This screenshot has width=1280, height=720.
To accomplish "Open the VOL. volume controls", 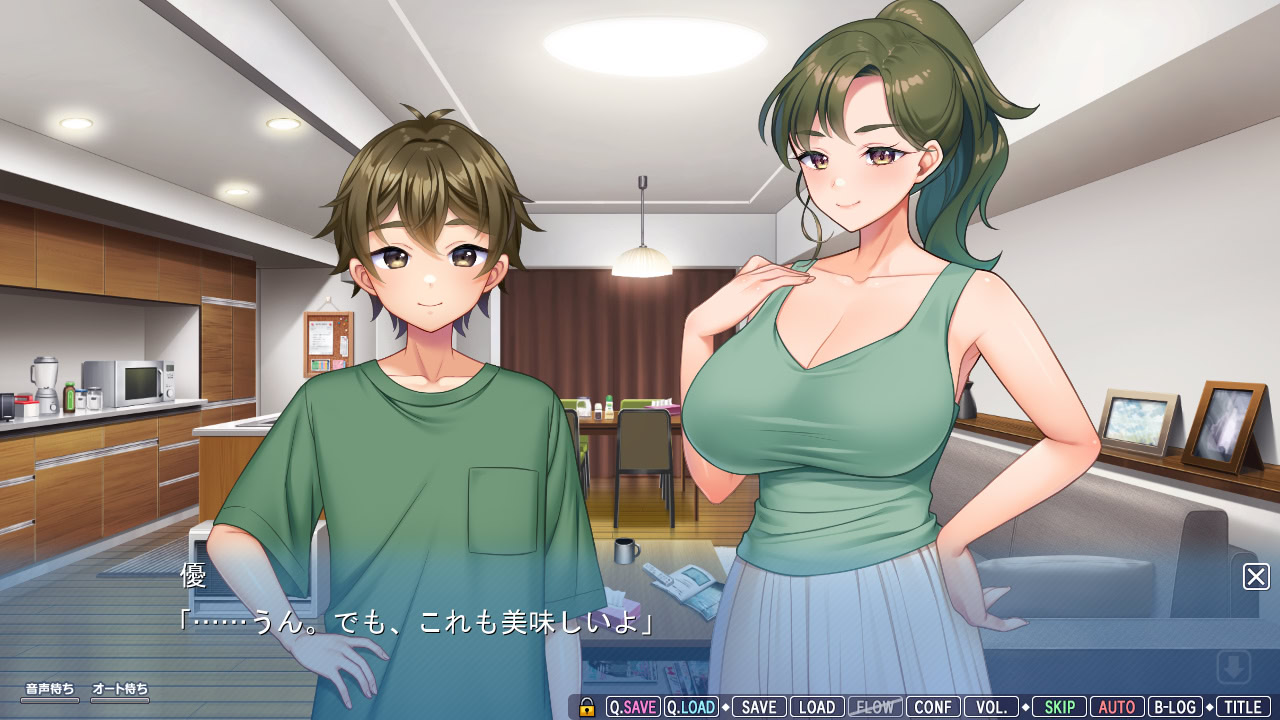I will click(991, 707).
